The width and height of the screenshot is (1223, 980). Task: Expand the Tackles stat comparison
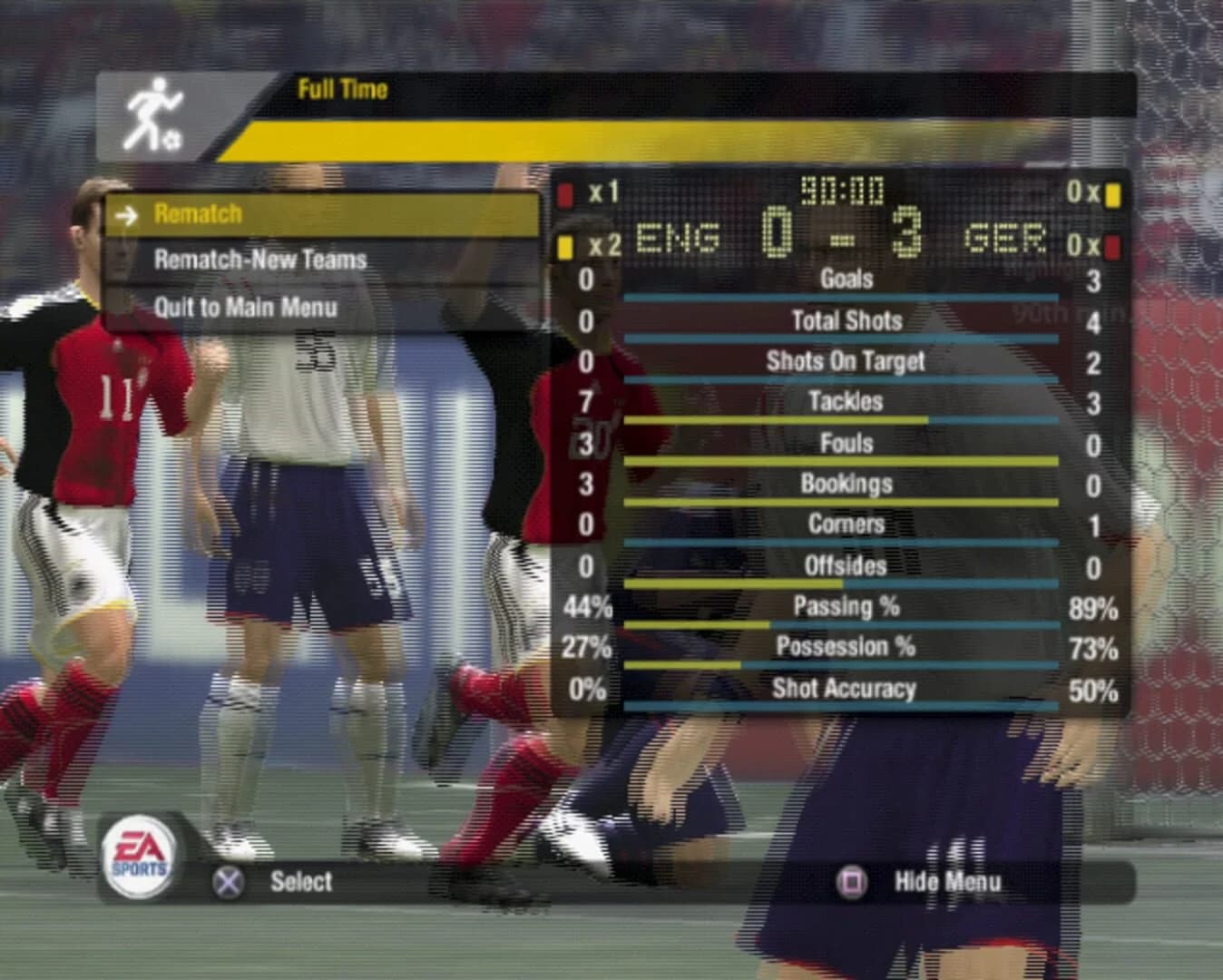(843, 402)
